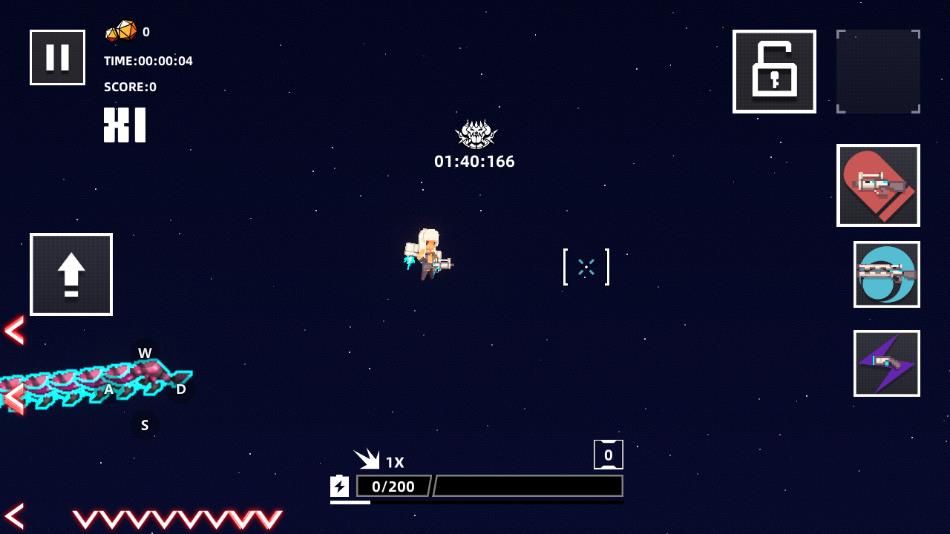Image resolution: width=950 pixels, height=534 pixels.
Task: Choose the red-backed rifle weapon
Action: coord(878,185)
